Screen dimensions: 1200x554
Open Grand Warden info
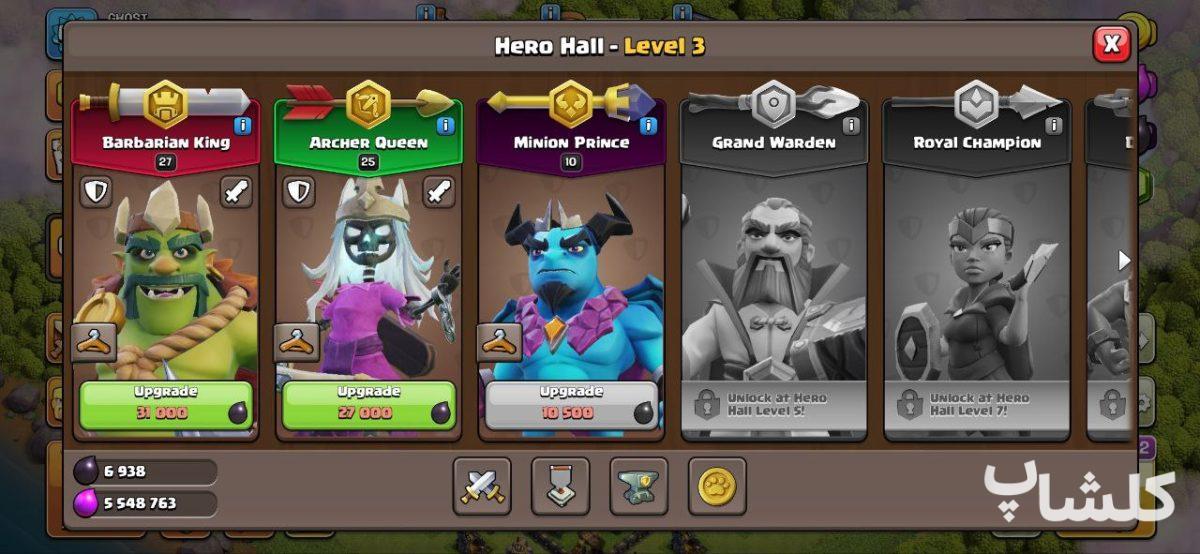coord(851,125)
